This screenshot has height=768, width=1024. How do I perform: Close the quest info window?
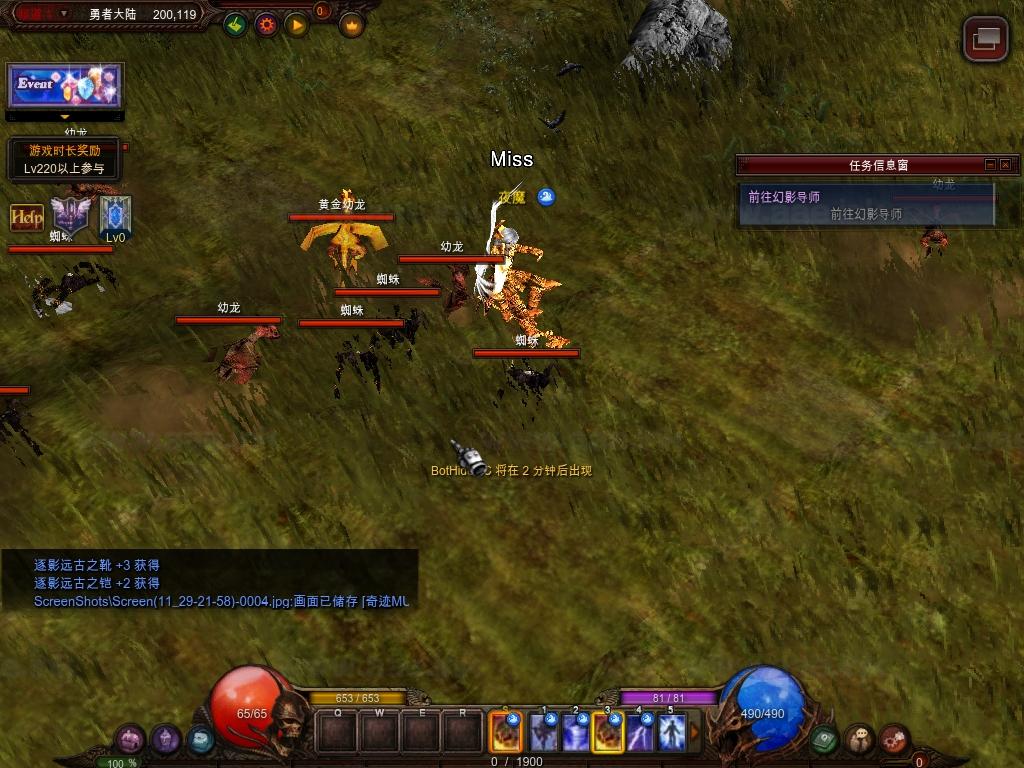click(1006, 165)
